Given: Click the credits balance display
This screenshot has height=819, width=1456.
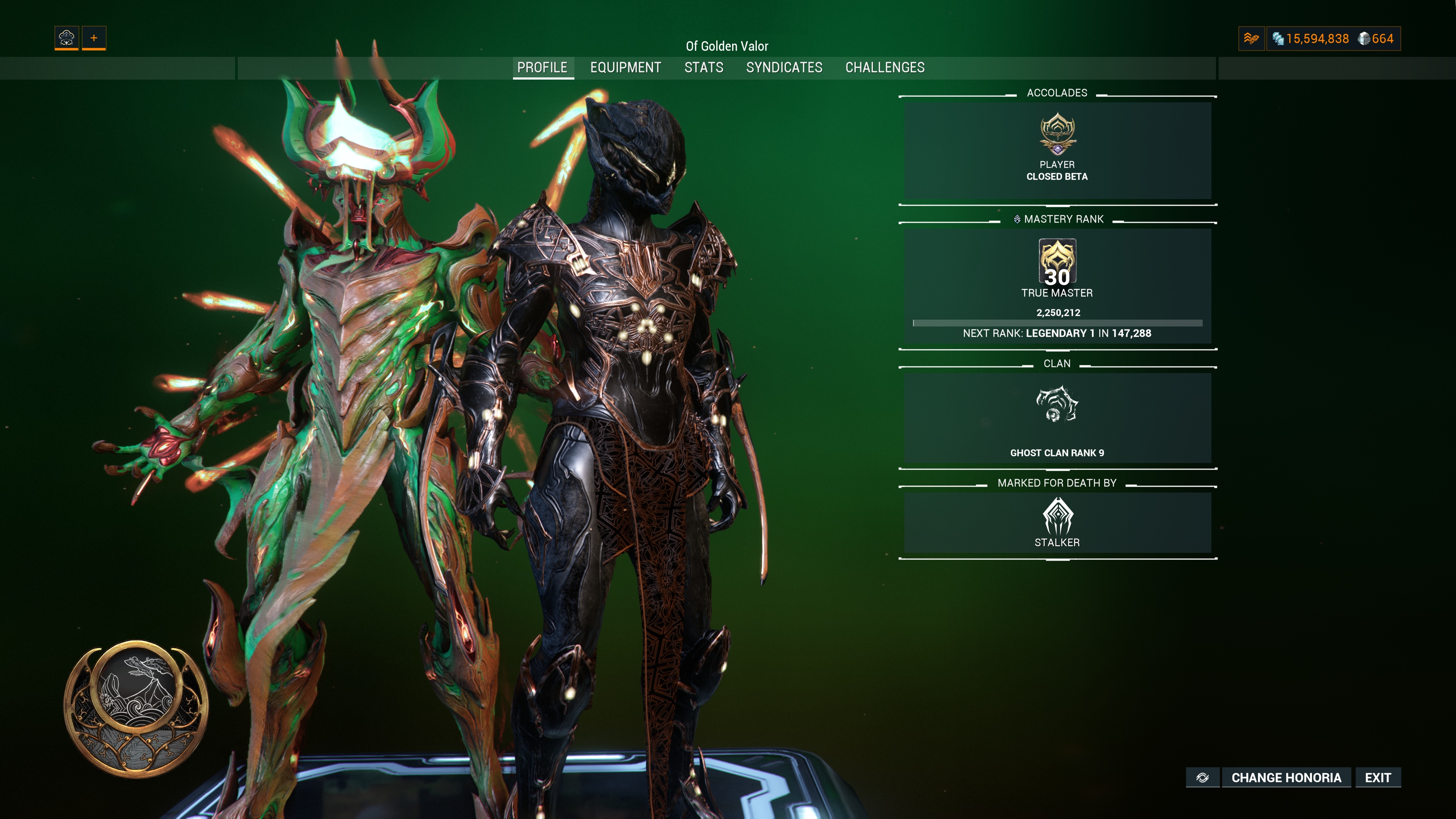Looking at the screenshot, I should [x=1311, y=38].
